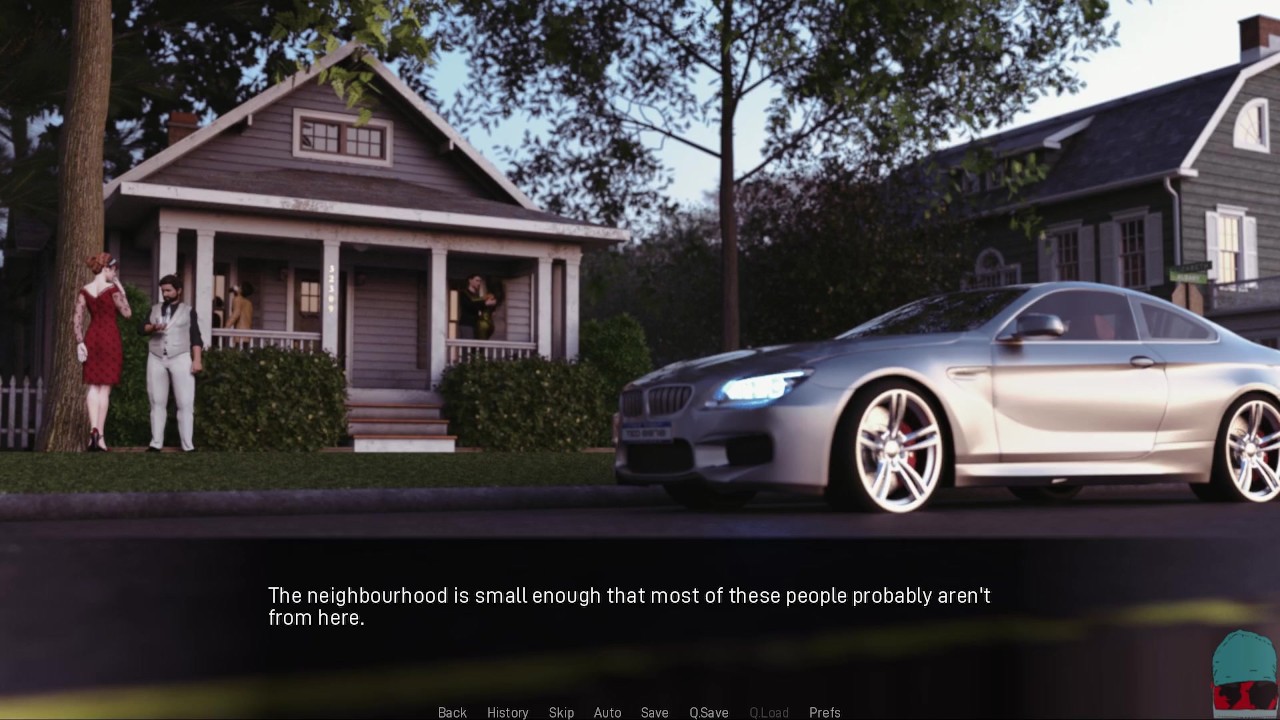The width and height of the screenshot is (1280, 720).
Task: Open the History log
Action: pyautogui.click(x=507, y=712)
